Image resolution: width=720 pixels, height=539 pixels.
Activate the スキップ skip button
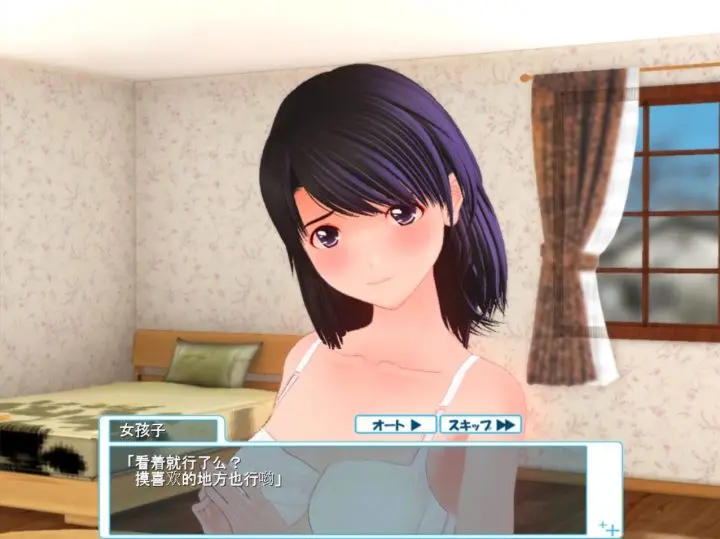480,425
